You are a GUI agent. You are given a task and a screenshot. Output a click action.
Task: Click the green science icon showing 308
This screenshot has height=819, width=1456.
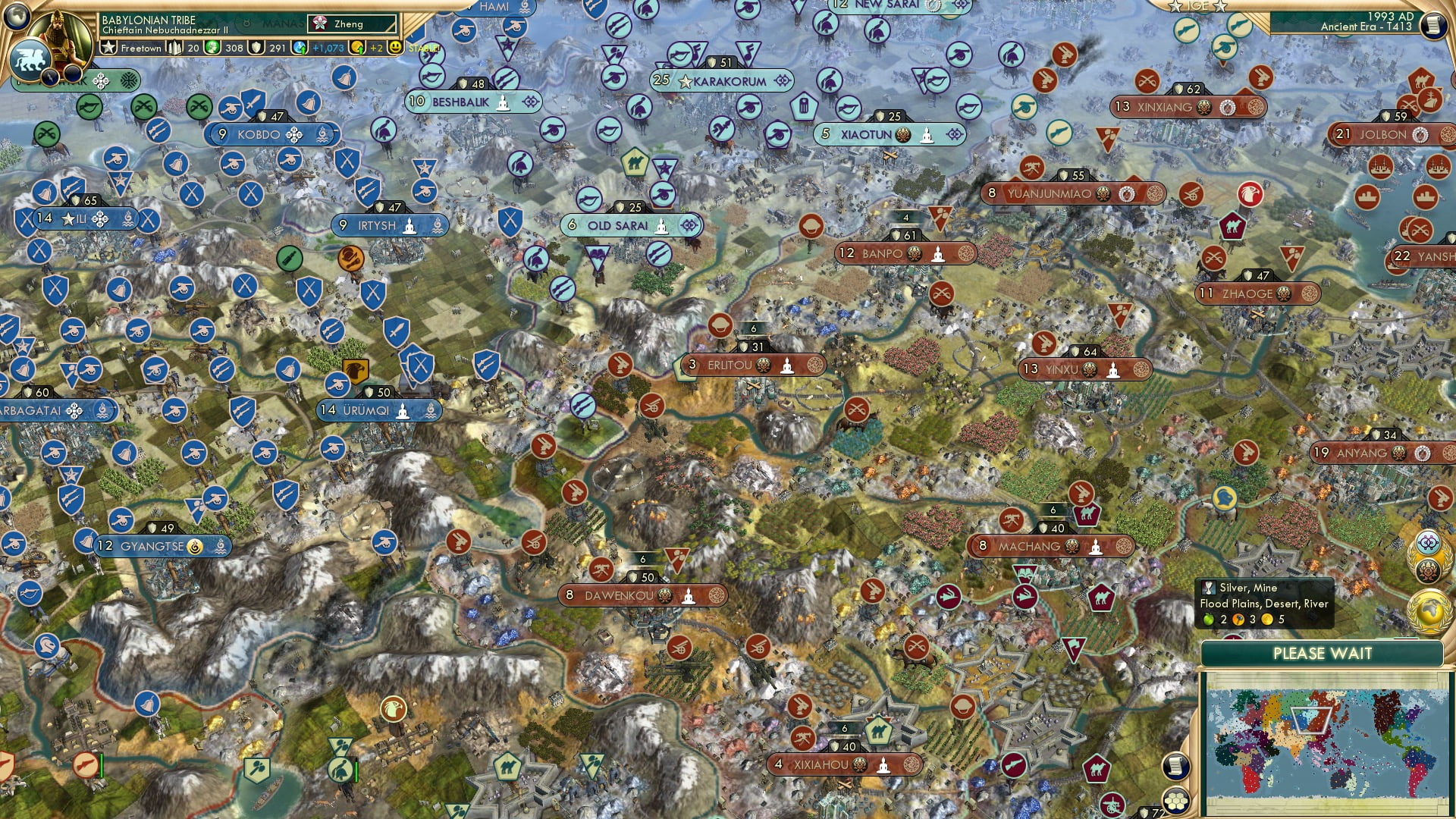coord(213,47)
